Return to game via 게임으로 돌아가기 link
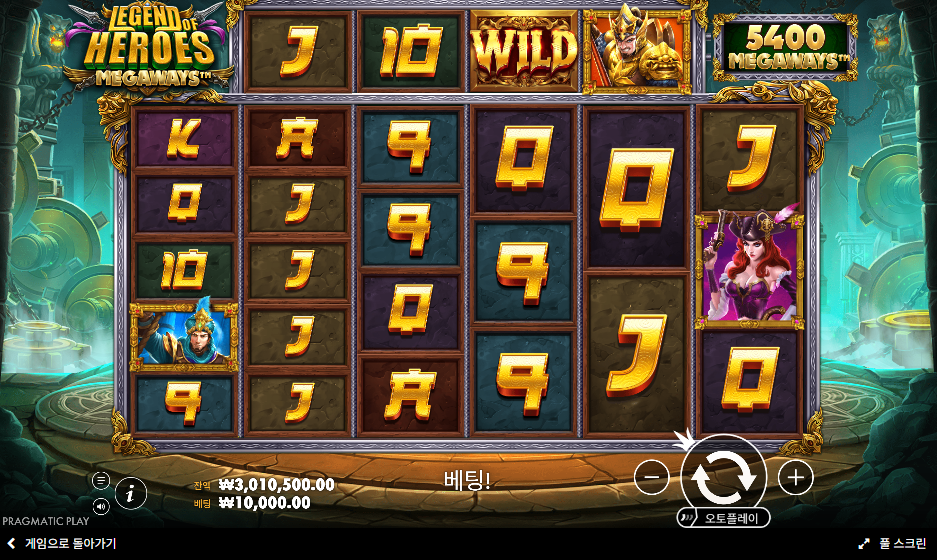 point(61,543)
